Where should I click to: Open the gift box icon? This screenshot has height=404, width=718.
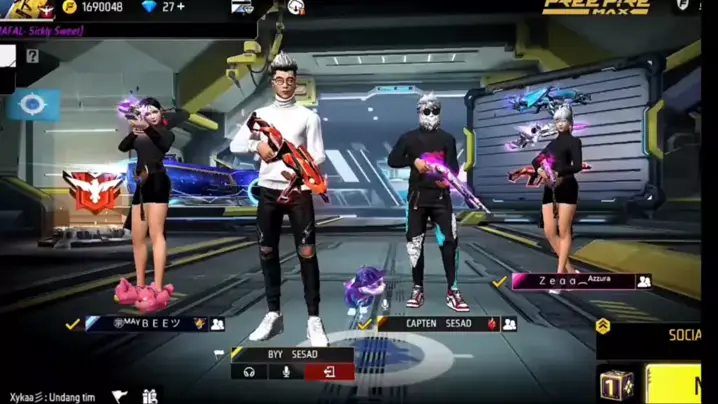point(150,397)
